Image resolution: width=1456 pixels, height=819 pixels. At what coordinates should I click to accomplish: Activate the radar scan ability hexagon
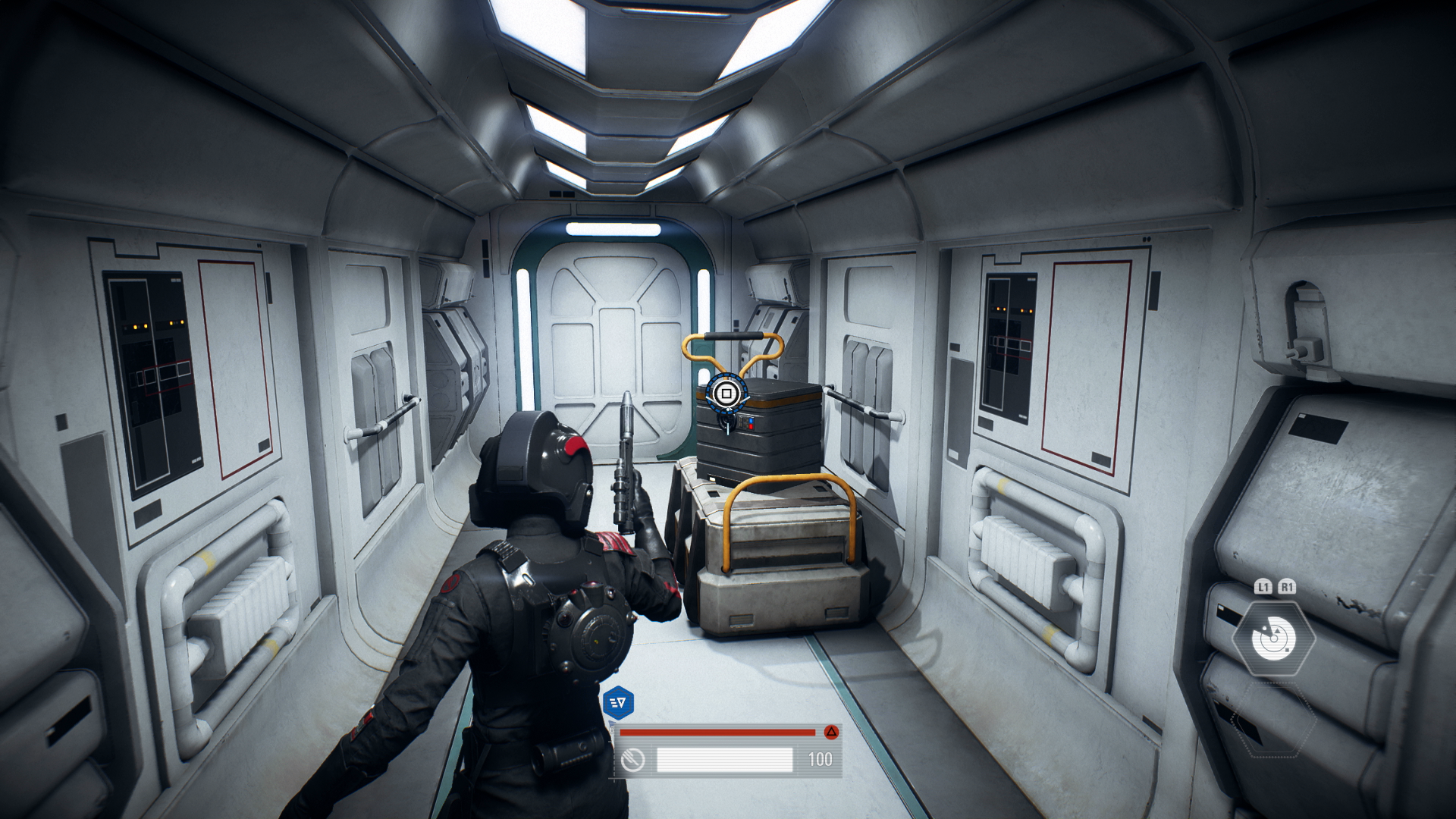(x=1273, y=639)
